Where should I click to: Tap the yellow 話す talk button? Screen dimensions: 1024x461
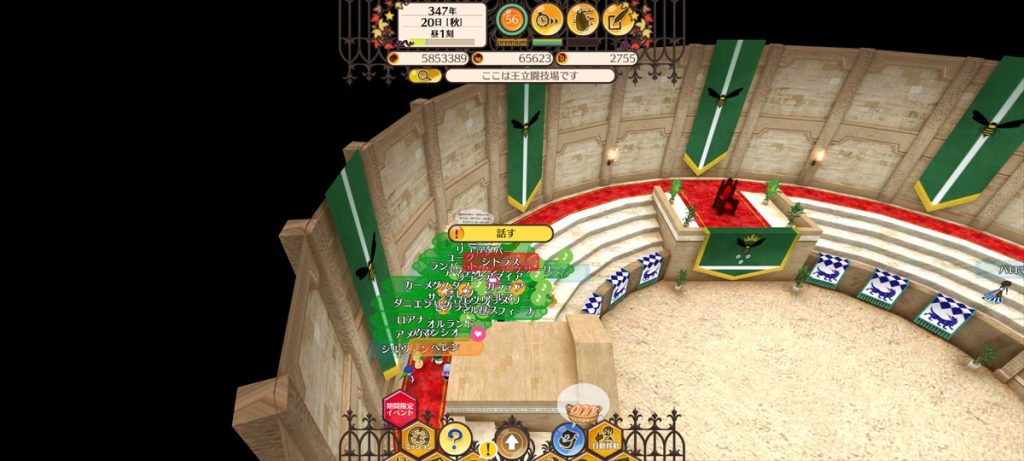click(x=502, y=233)
